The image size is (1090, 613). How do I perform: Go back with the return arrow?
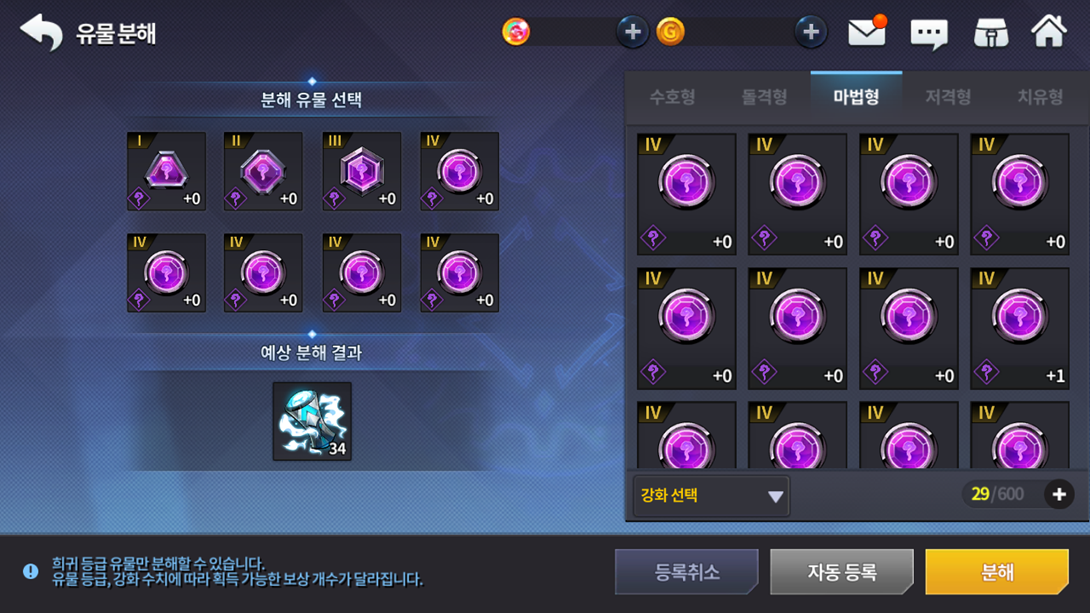[x=41, y=33]
